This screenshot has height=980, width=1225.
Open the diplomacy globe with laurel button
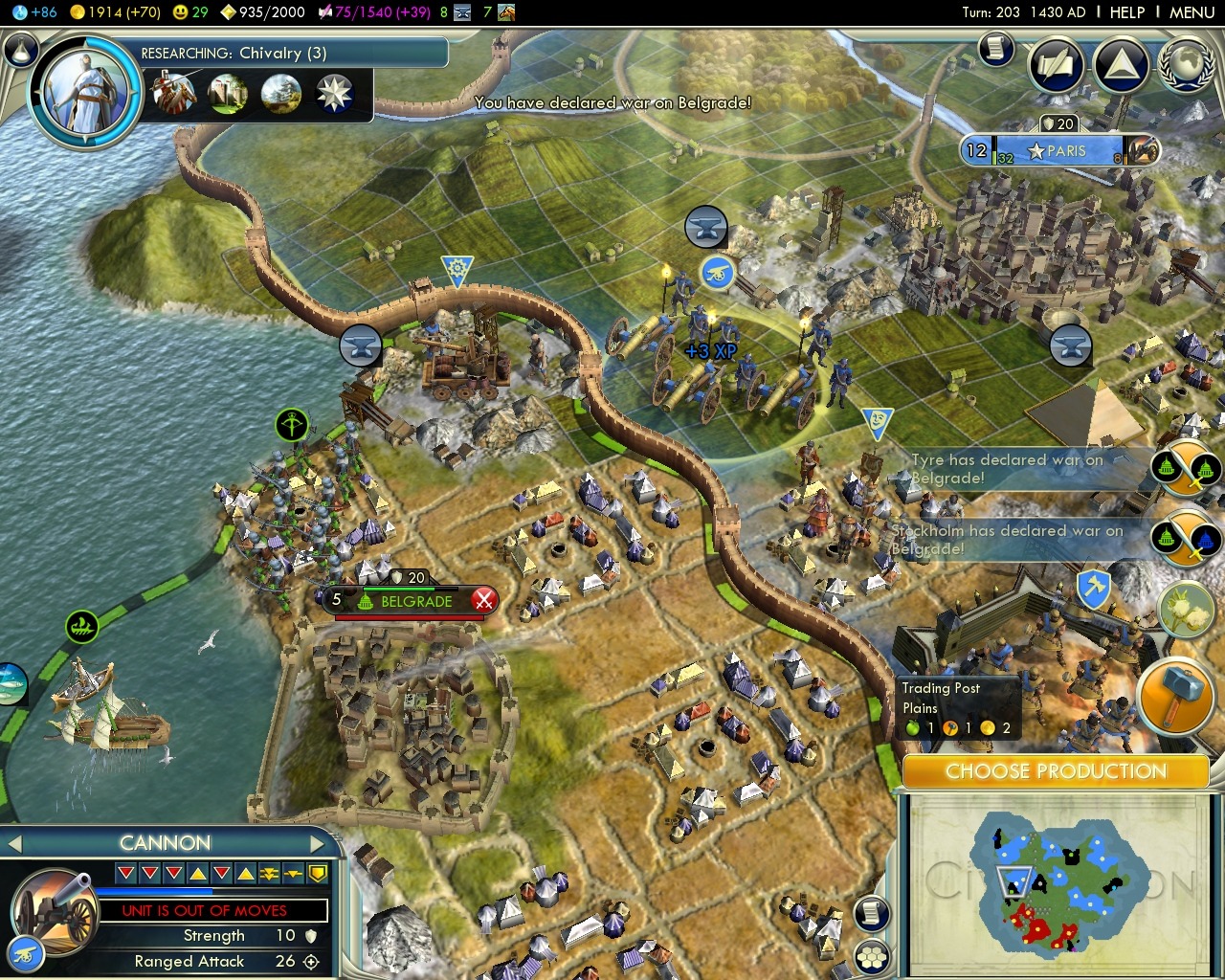pos(1187,65)
